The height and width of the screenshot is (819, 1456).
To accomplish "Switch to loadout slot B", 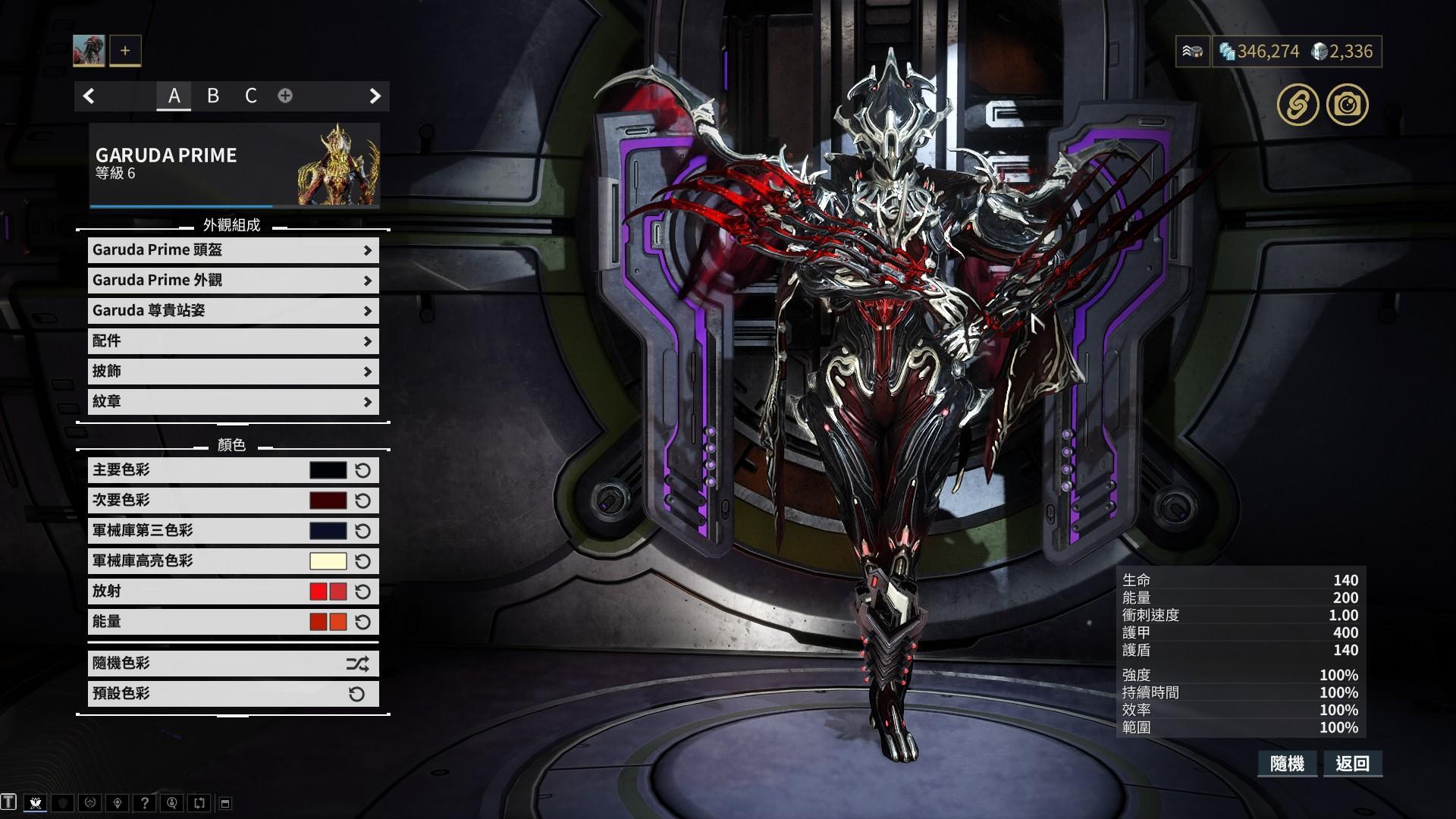I will point(213,96).
